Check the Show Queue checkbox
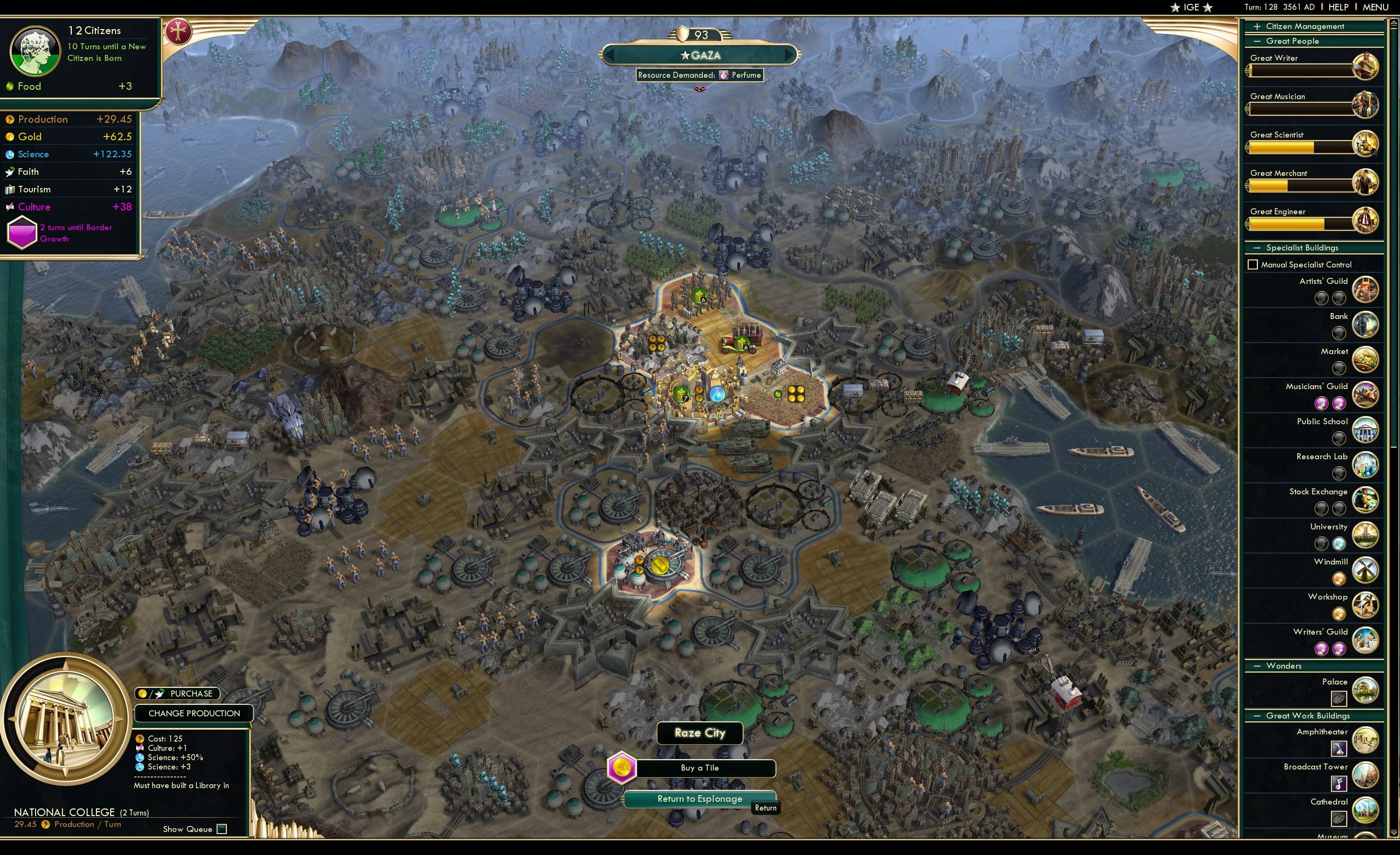Image resolution: width=1400 pixels, height=855 pixels. click(221, 829)
